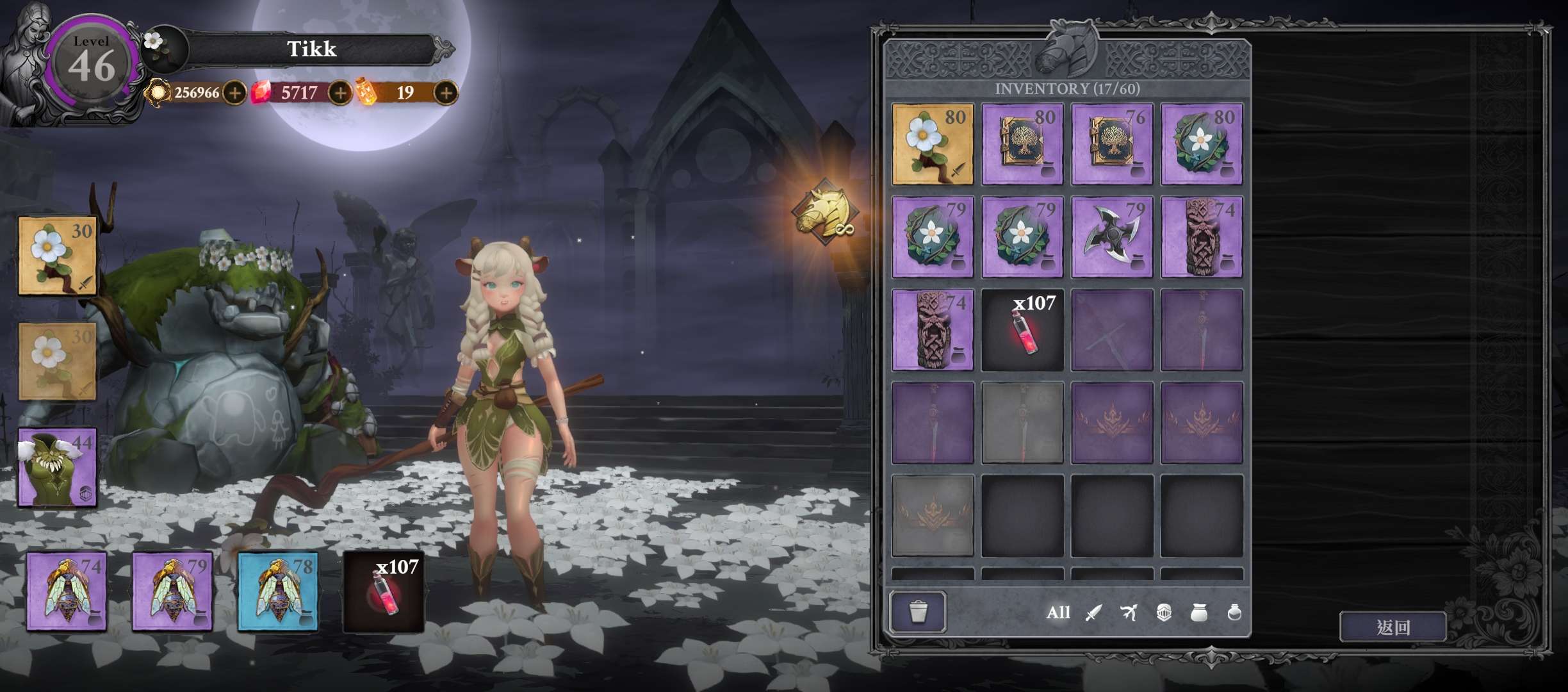Select the gold flower staff level 80
1568x692 pixels.
click(933, 144)
